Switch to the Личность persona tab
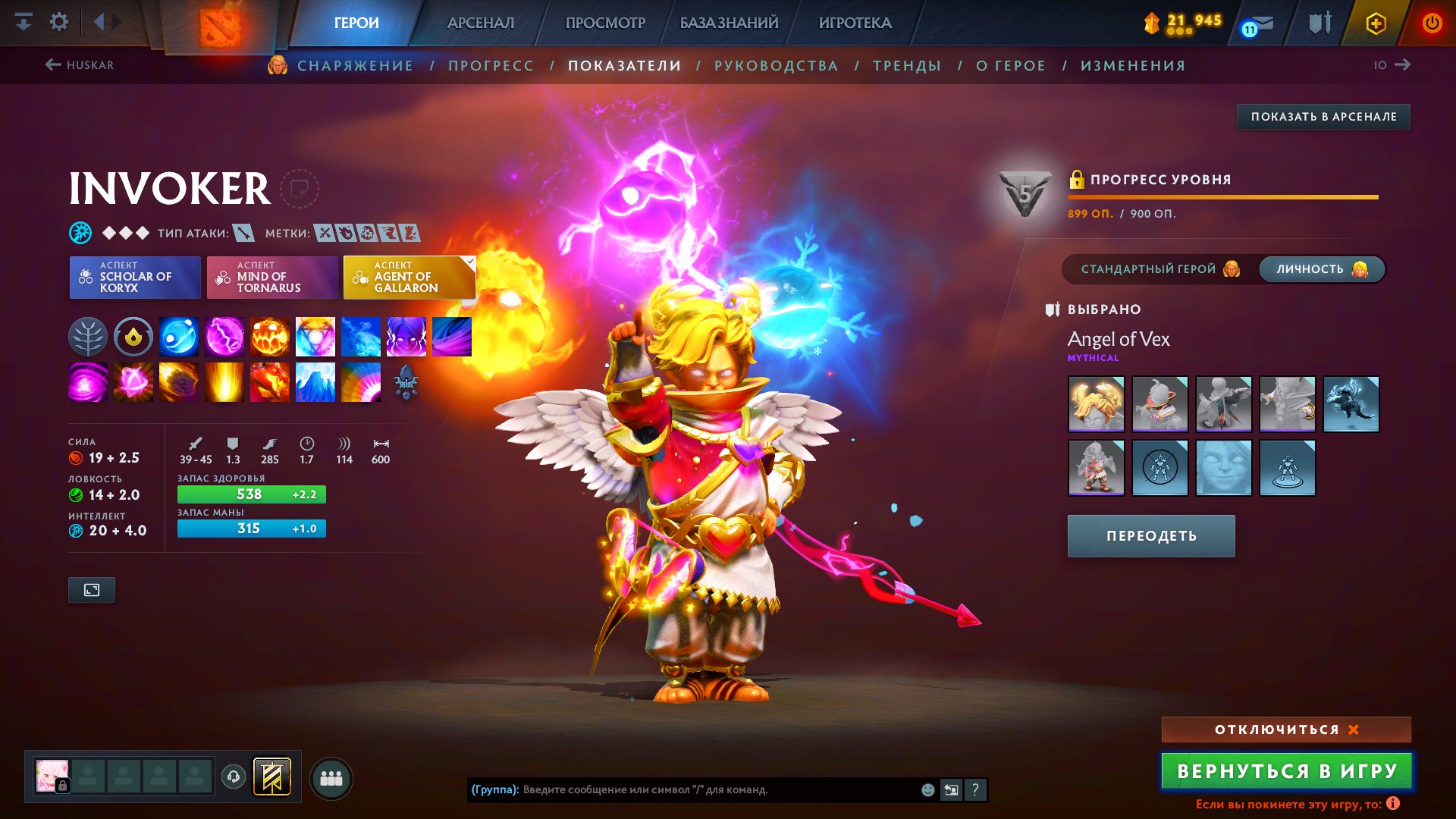 pos(1321,268)
